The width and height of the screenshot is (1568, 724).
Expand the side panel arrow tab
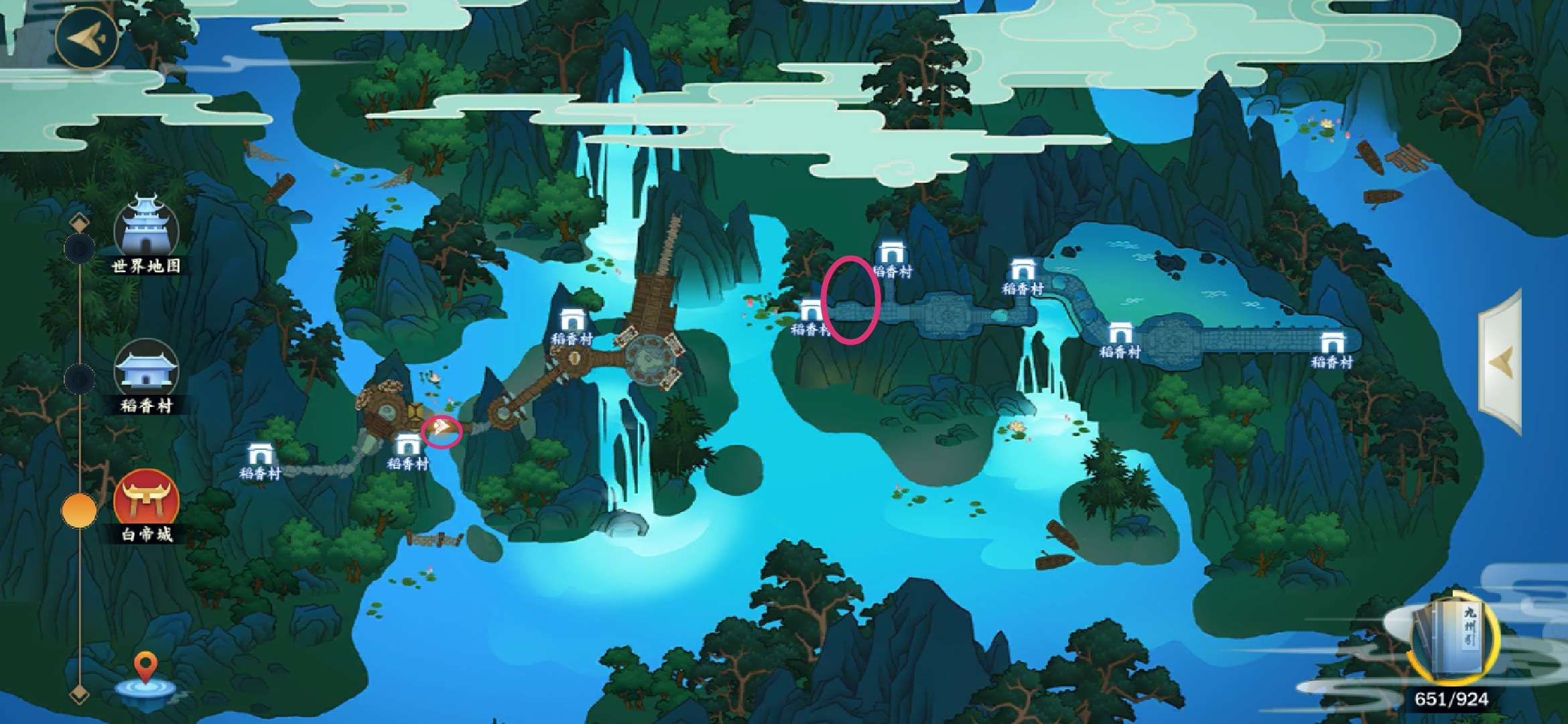[x=1501, y=363]
